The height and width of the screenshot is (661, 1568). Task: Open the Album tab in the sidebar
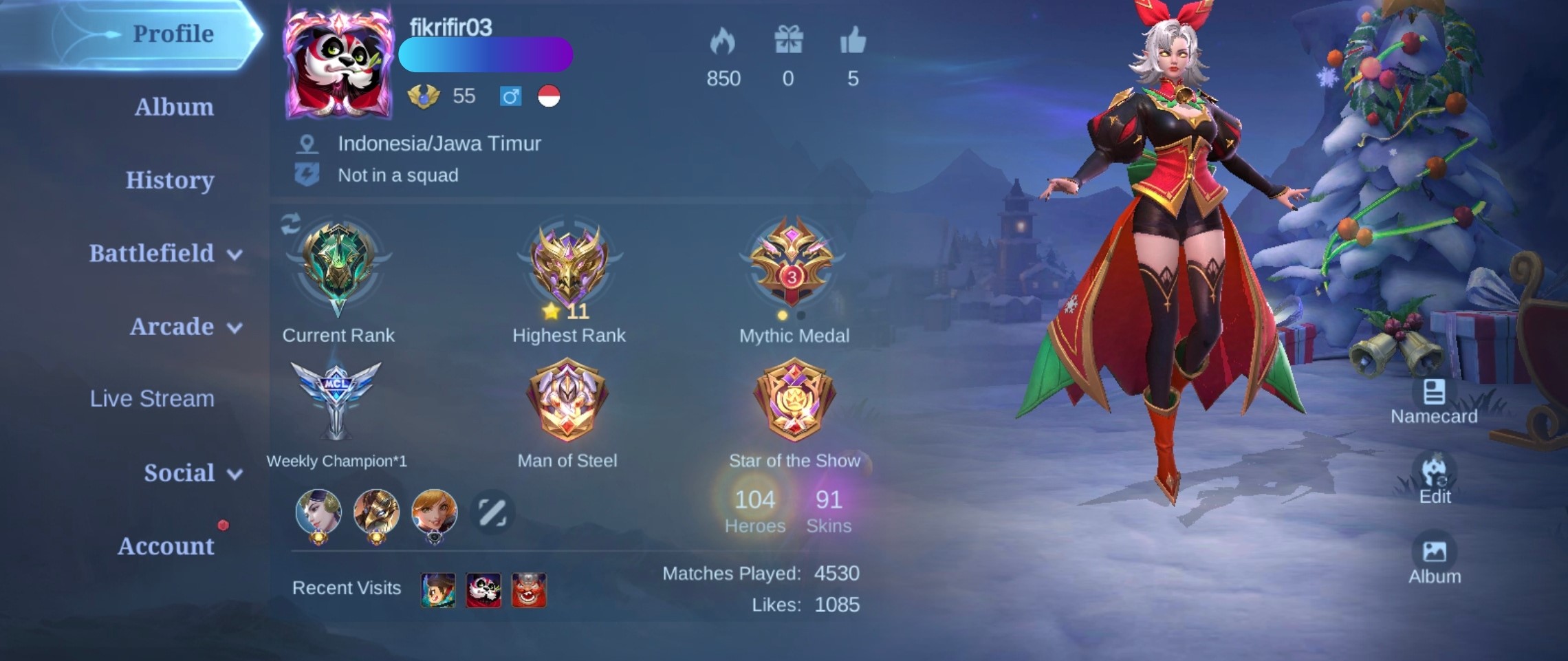pyautogui.click(x=173, y=107)
